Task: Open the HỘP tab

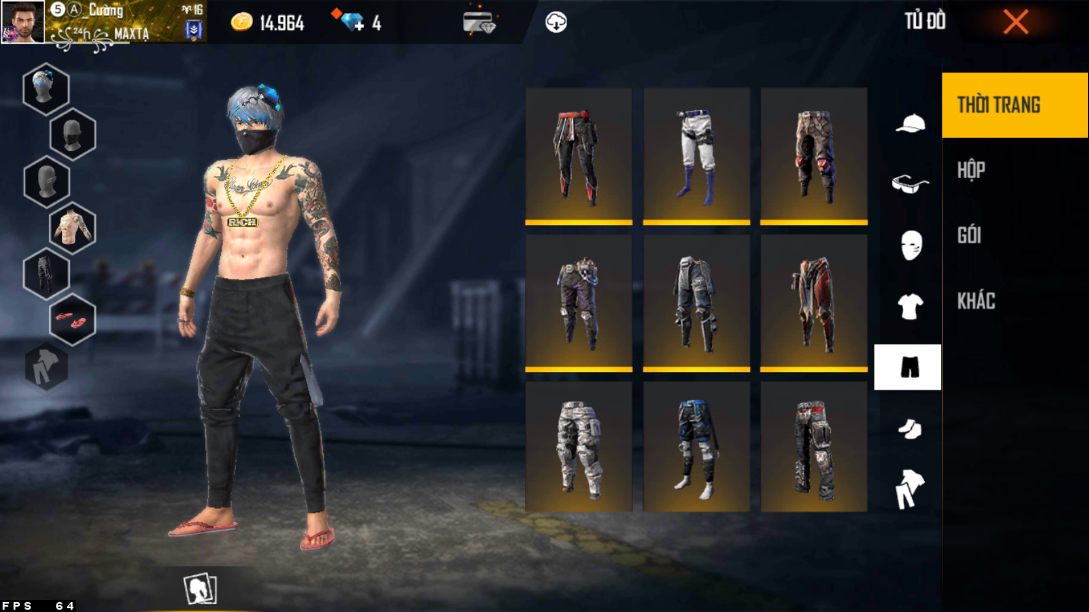Action: coord(1014,170)
